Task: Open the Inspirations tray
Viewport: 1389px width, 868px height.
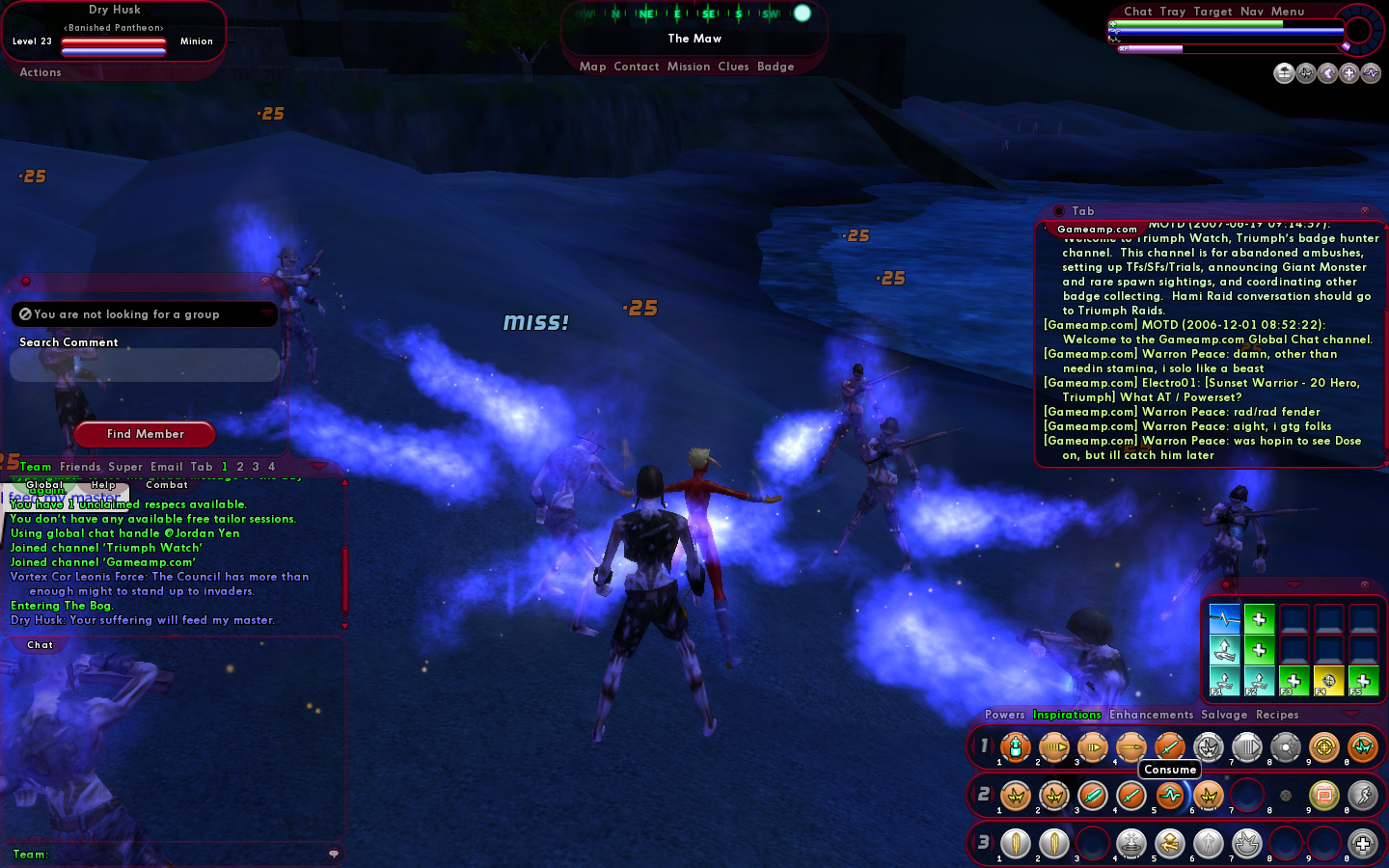Action: (1067, 715)
